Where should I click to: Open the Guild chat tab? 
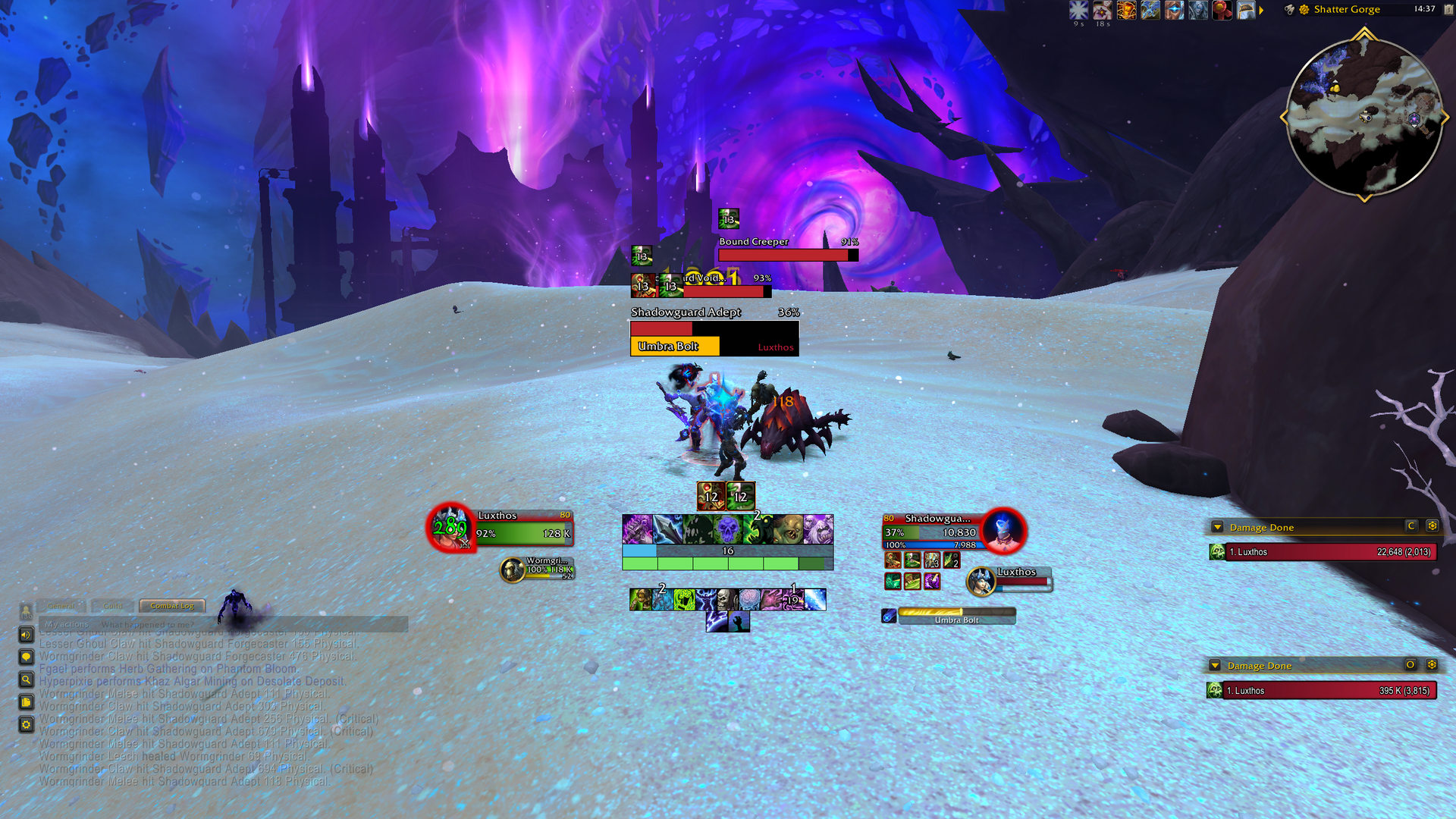(113, 606)
